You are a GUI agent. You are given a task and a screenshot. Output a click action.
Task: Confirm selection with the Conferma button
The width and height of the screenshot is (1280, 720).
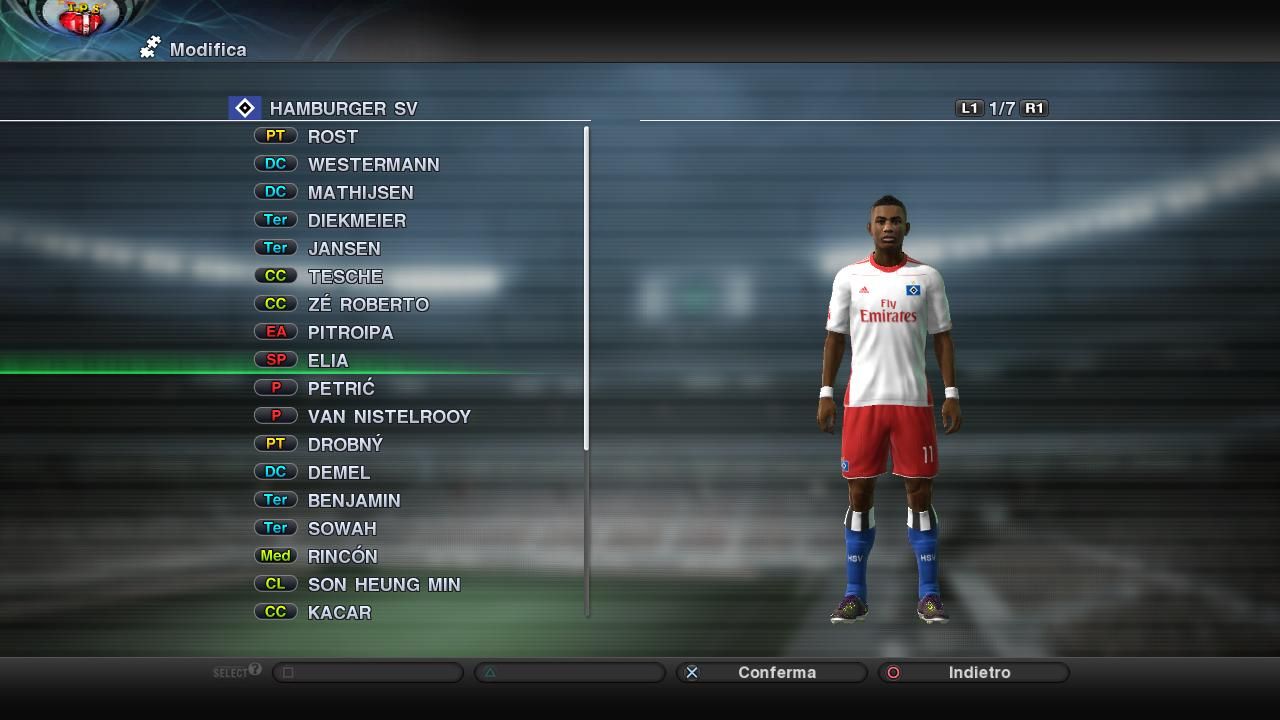(773, 673)
